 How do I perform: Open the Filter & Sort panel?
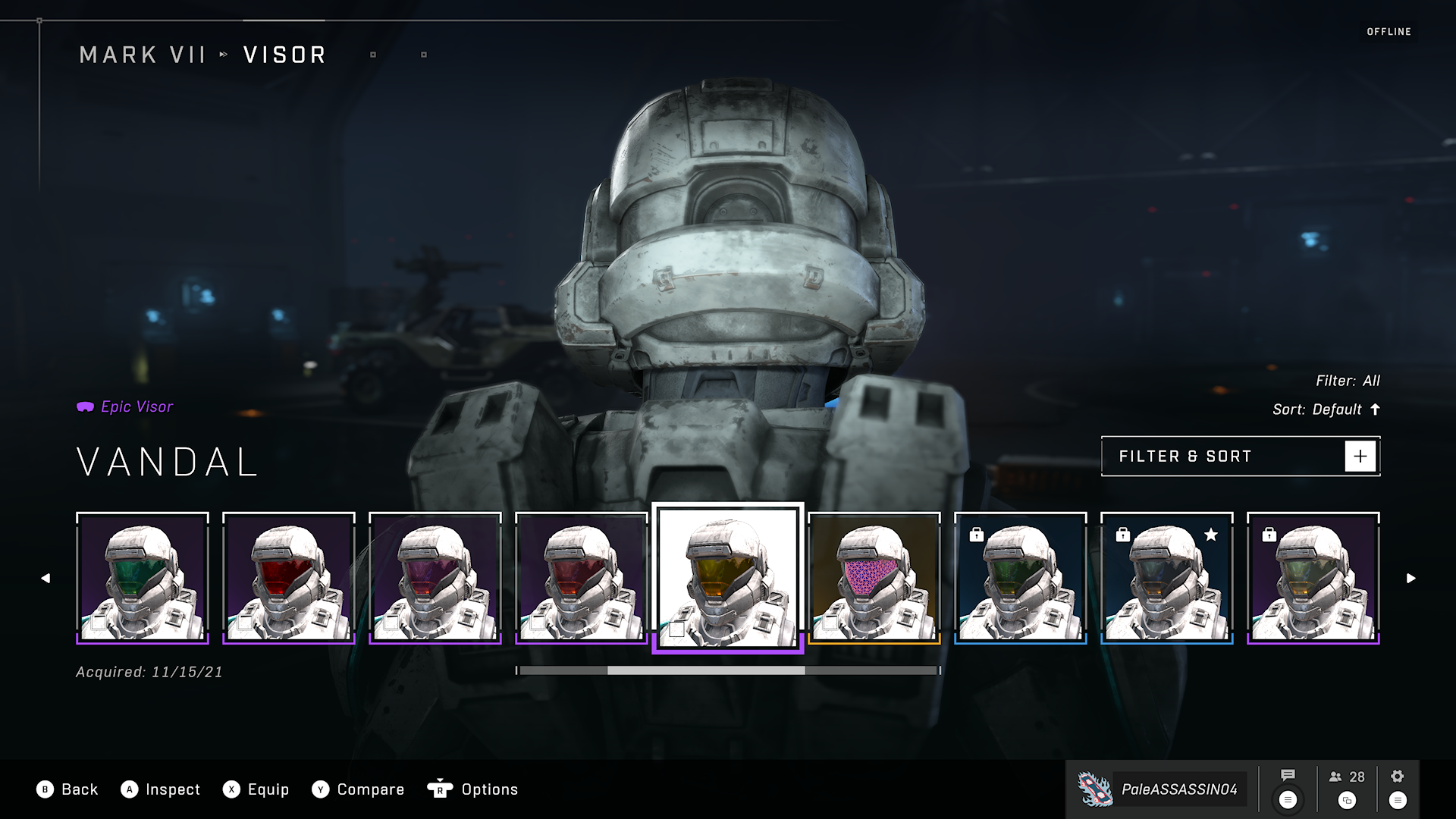pyautogui.click(x=1240, y=457)
